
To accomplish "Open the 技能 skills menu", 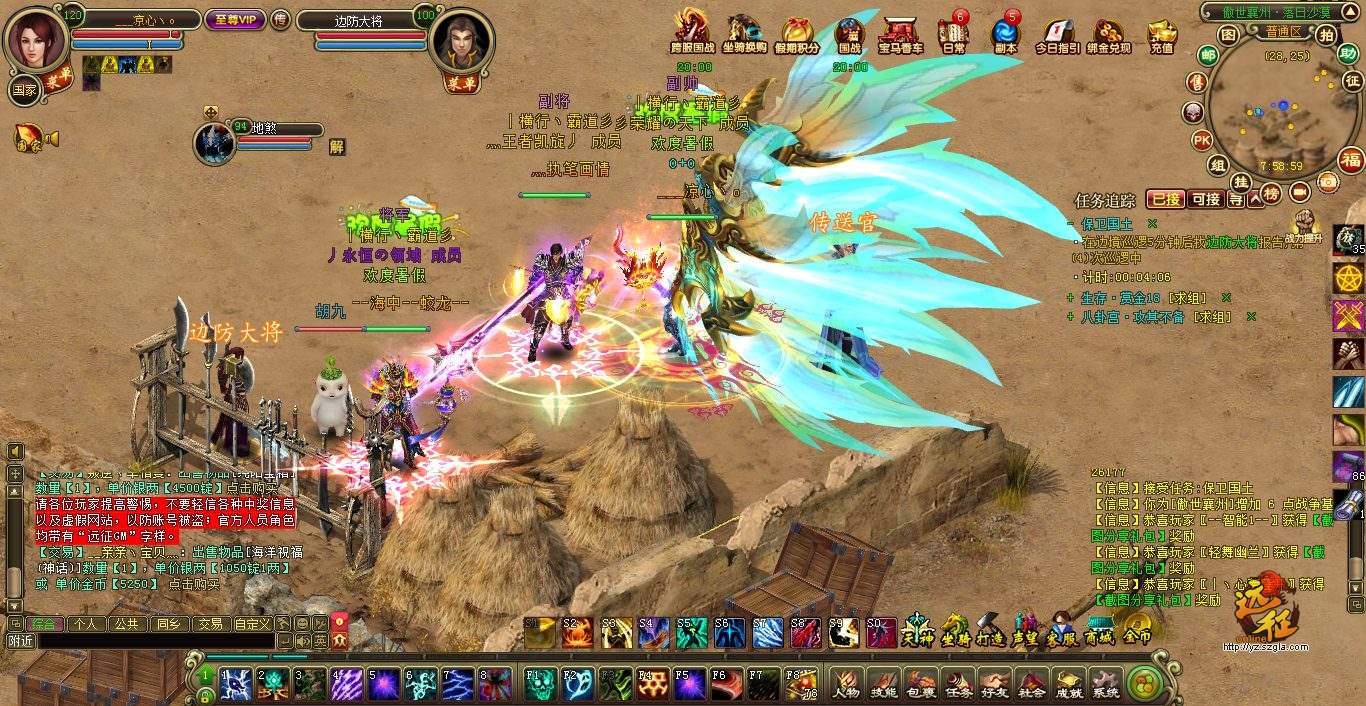I will click(883, 683).
